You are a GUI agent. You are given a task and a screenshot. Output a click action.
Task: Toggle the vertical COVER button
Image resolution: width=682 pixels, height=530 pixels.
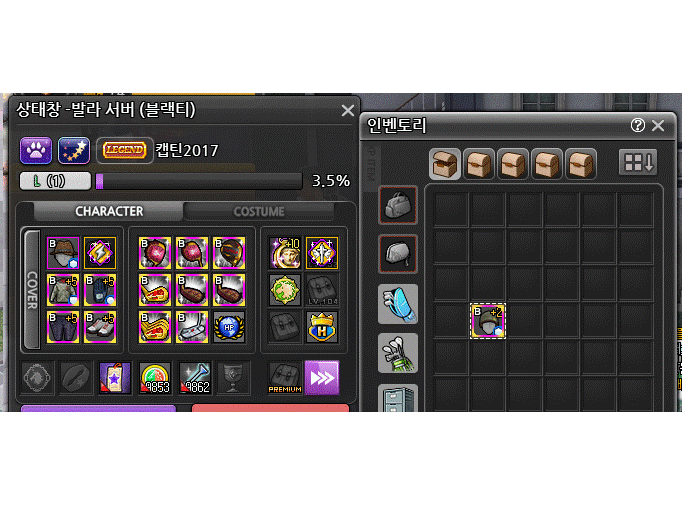[x=31, y=290]
